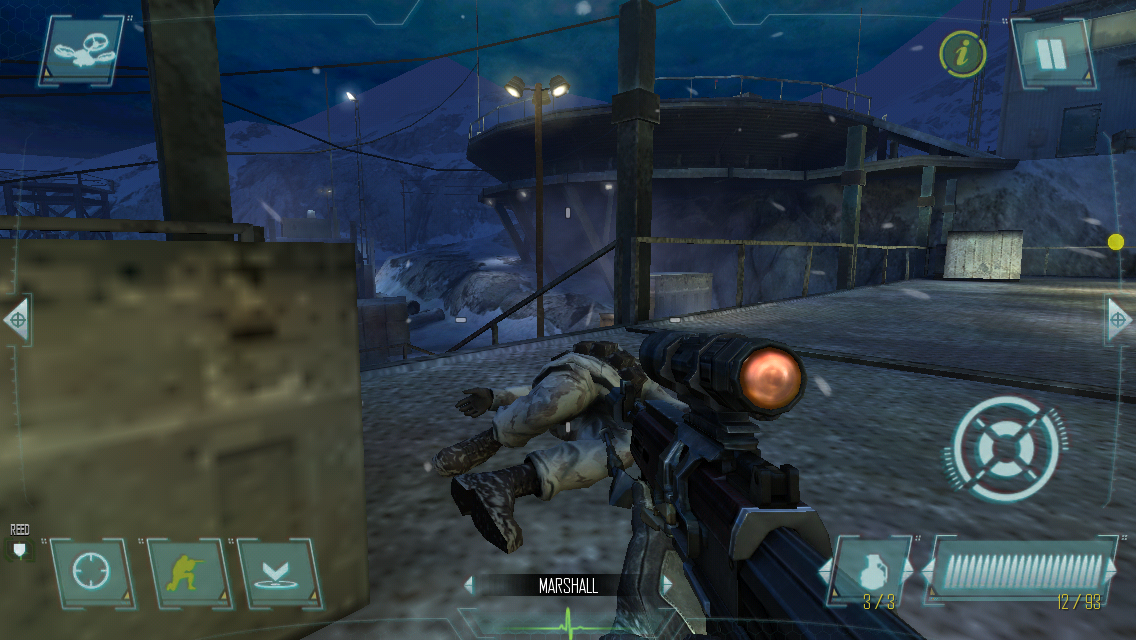Pause the game with the pause button
1136x640 pixels.
(1051, 54)
